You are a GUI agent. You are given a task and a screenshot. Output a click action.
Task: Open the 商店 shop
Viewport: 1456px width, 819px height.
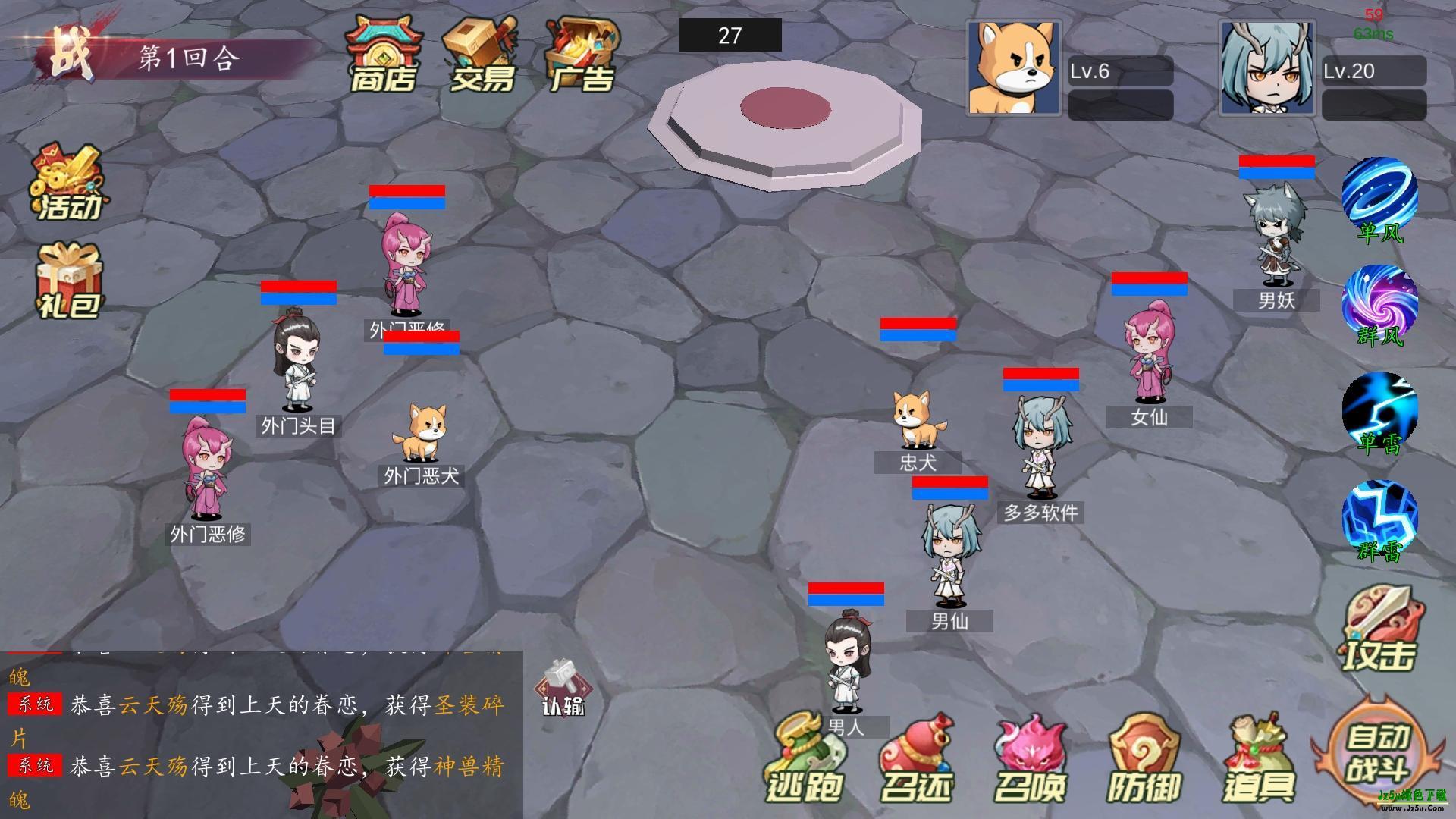[x=383, y=55]
